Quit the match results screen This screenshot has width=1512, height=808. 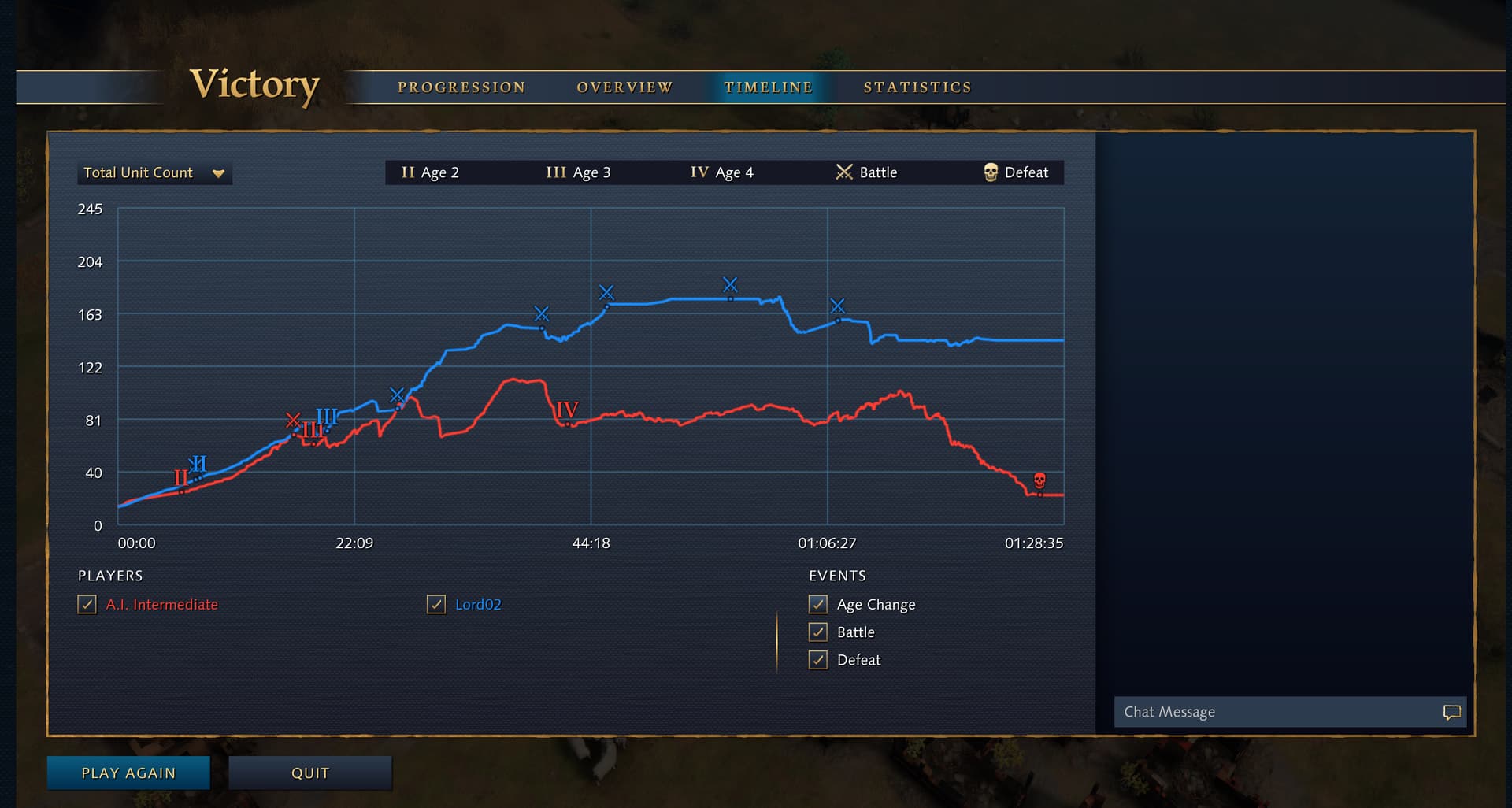tap(310, 773)
